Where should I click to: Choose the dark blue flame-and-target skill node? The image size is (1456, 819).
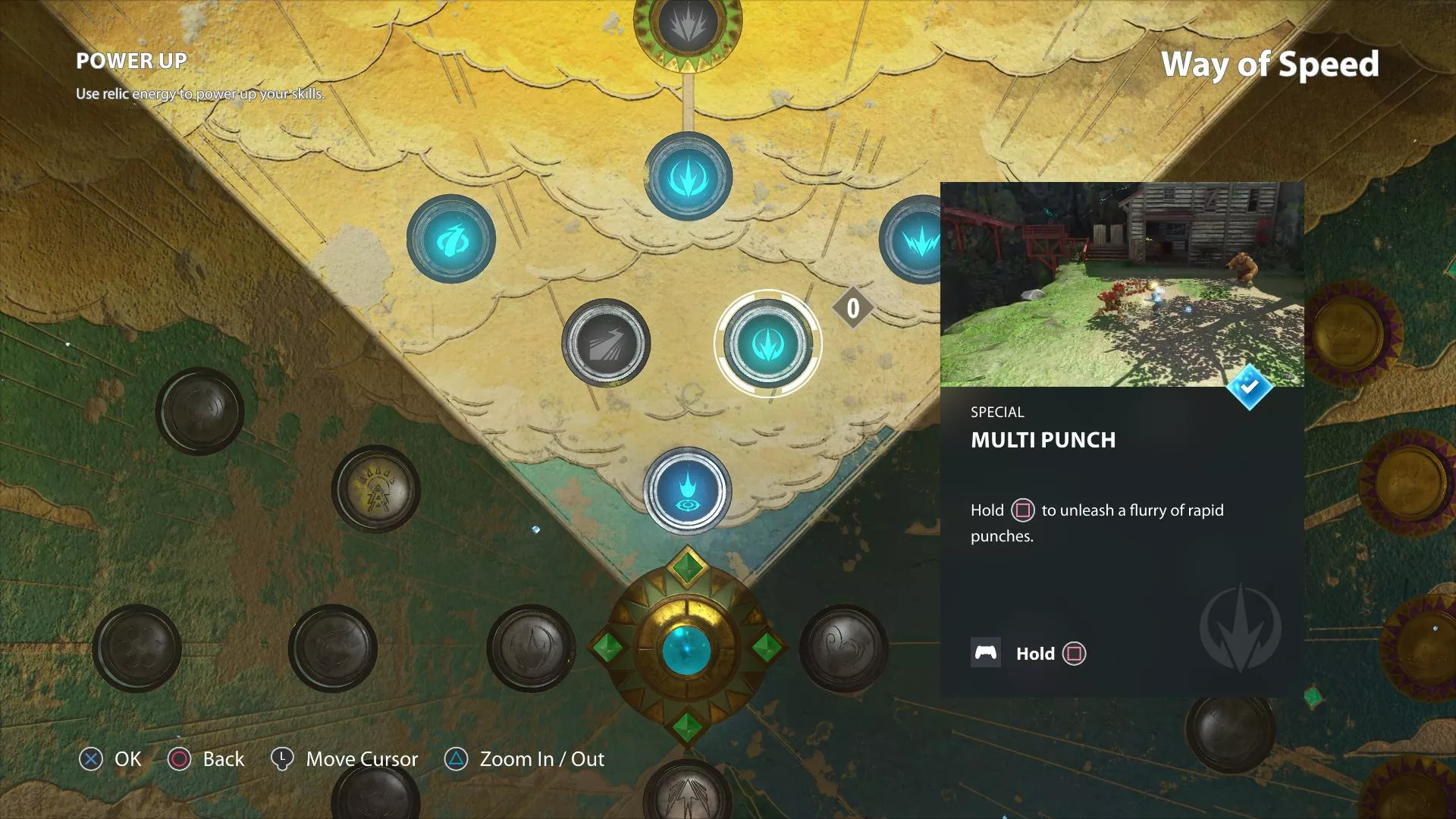(688, 490)
